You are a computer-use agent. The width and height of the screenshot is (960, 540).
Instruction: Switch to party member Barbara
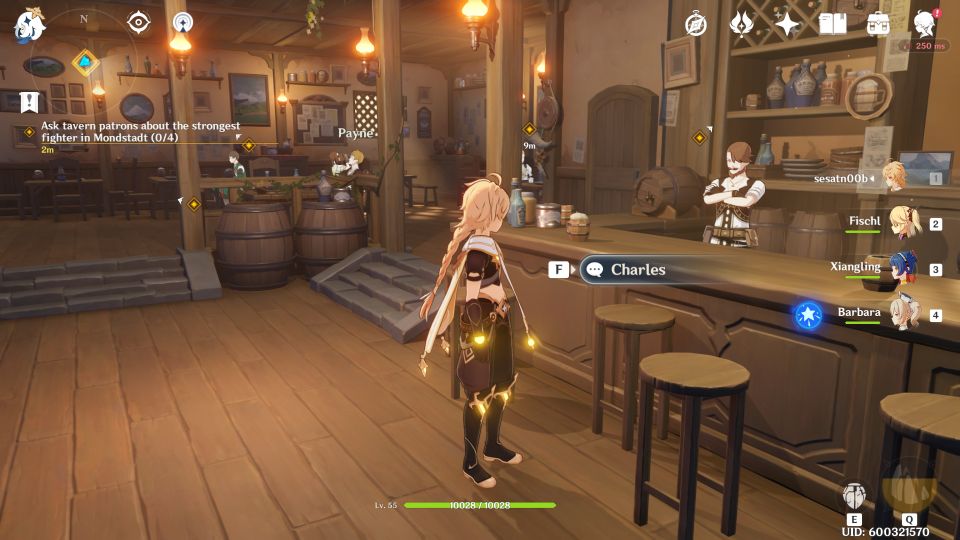(904, 314)
